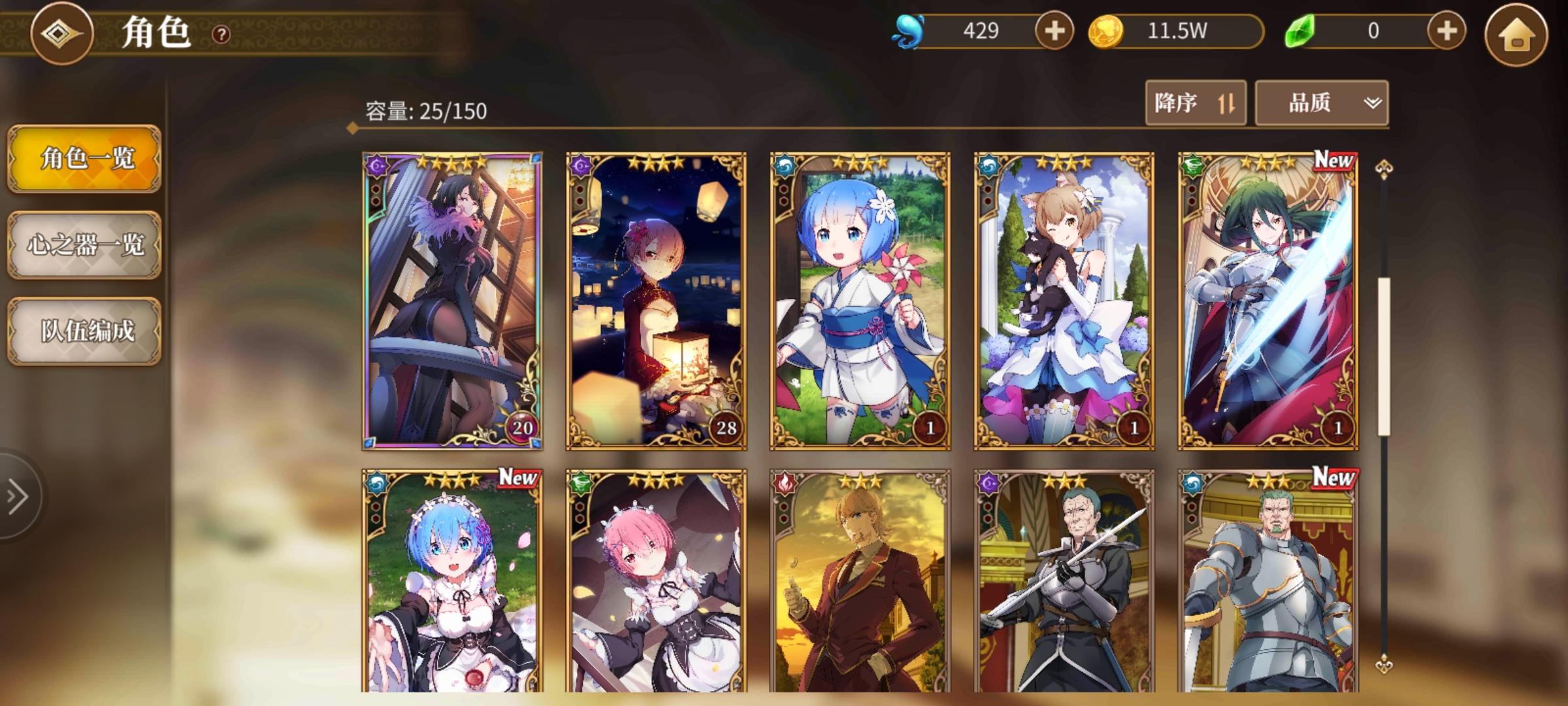Image resolution: width=1568 pixels, height=706 pixels.
Task: Toggle the 降序 descending sort order
Action: [x=1196, y=103]
